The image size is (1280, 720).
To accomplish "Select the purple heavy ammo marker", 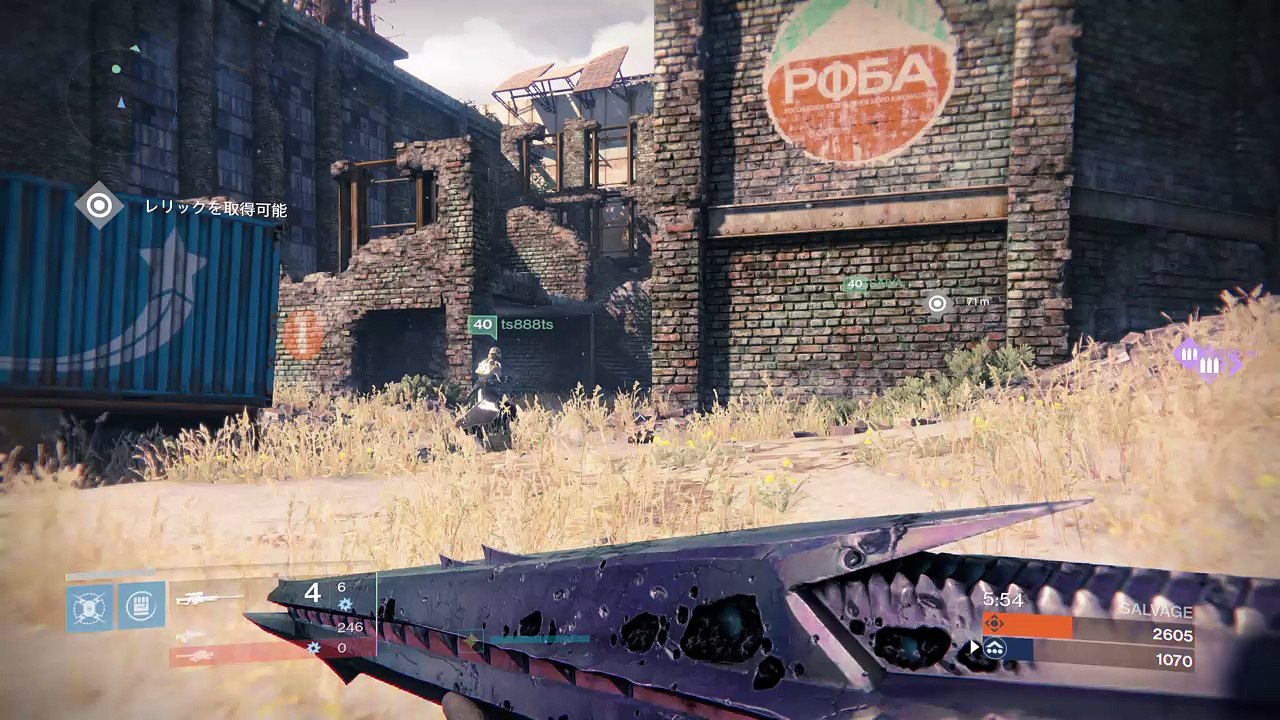I will pyautogui.click(x=1209, y=360).
